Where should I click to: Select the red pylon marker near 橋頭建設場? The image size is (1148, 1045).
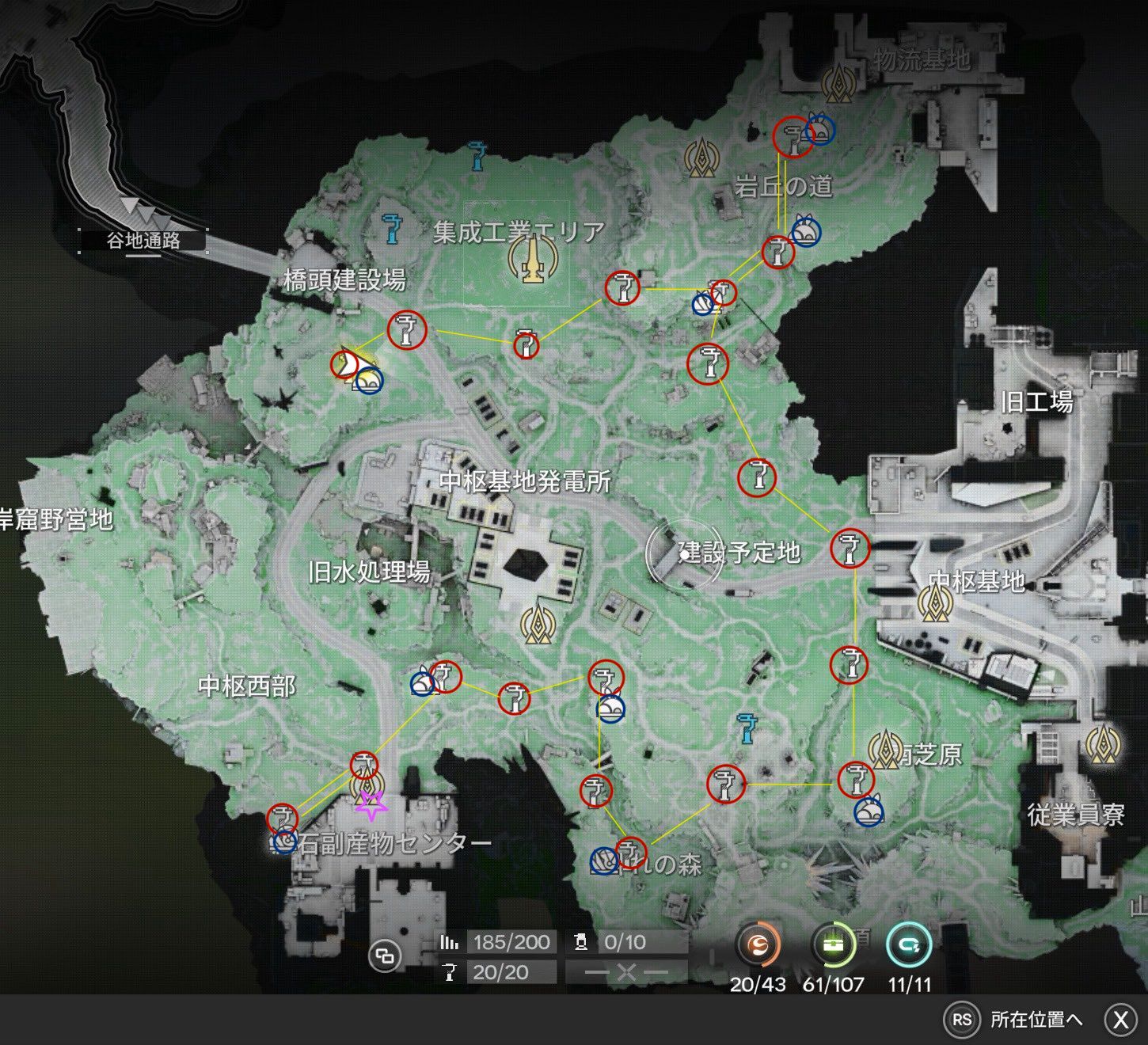click(406, 330)
